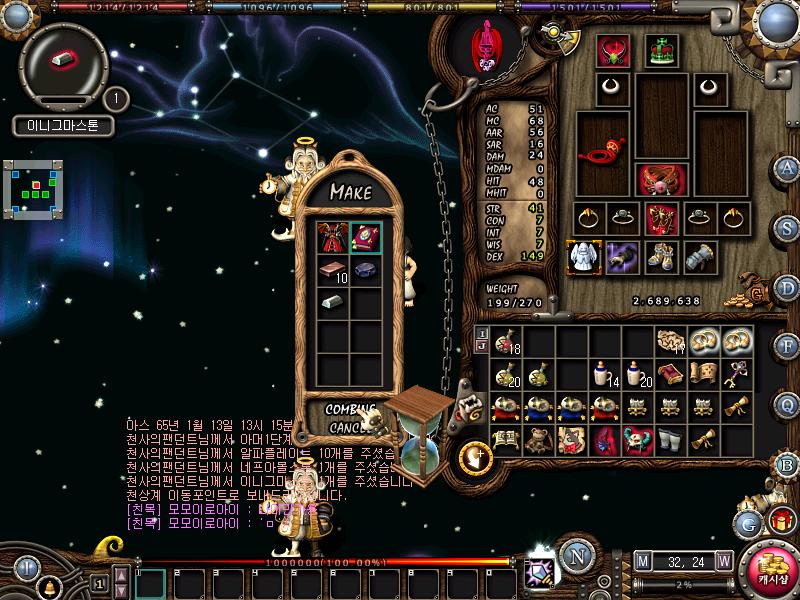Pick the purple jeweled key item
The width and height of the screenshot is (800, 600).
[738, 373]
